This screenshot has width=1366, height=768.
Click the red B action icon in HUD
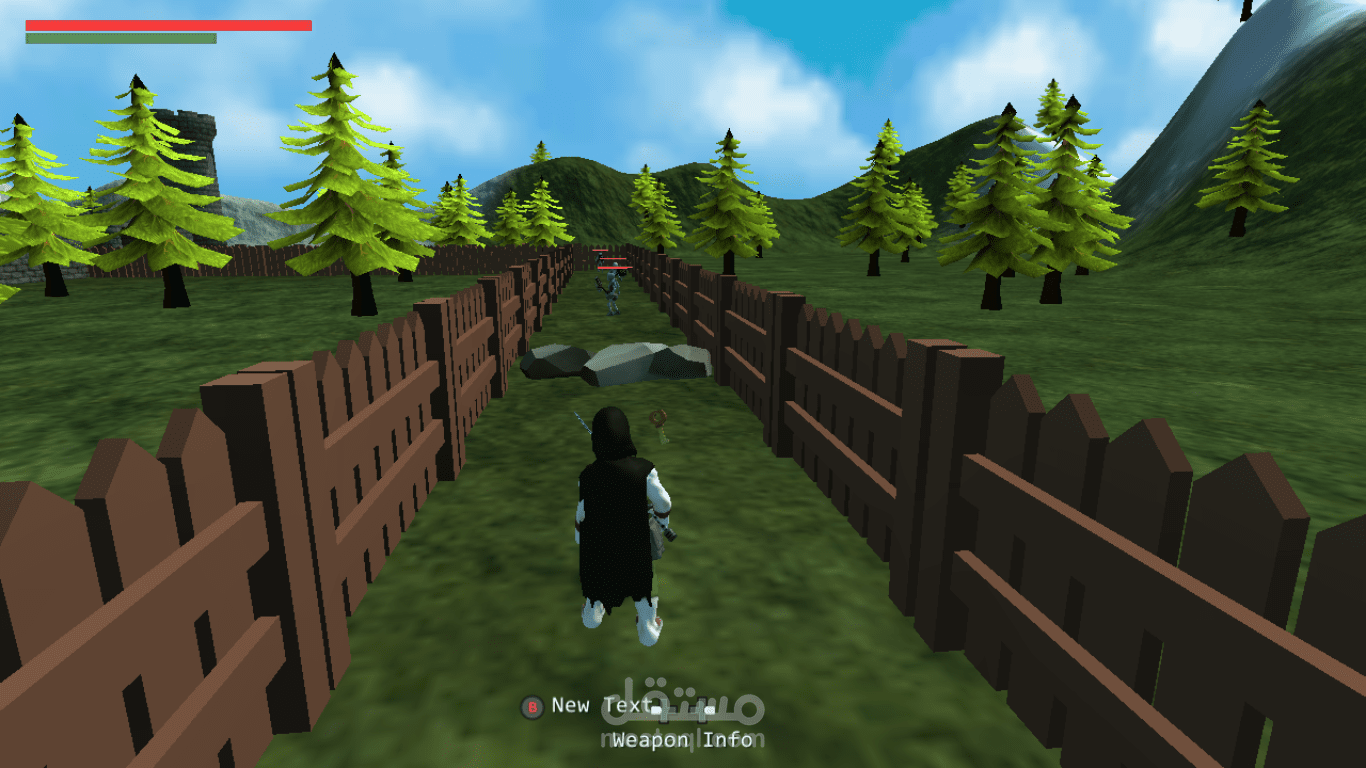pos(533,706)
